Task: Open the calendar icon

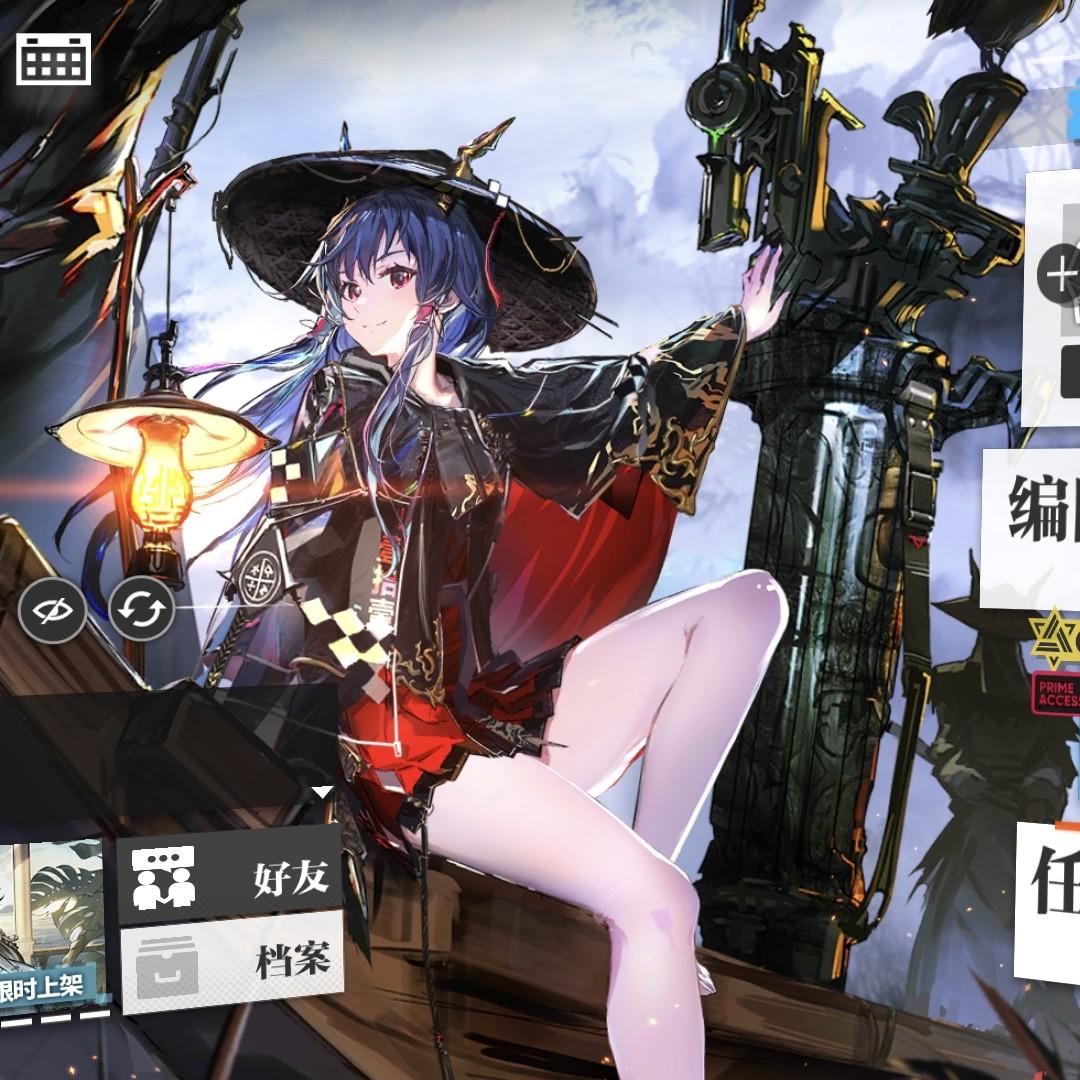Action: (53, 59)
